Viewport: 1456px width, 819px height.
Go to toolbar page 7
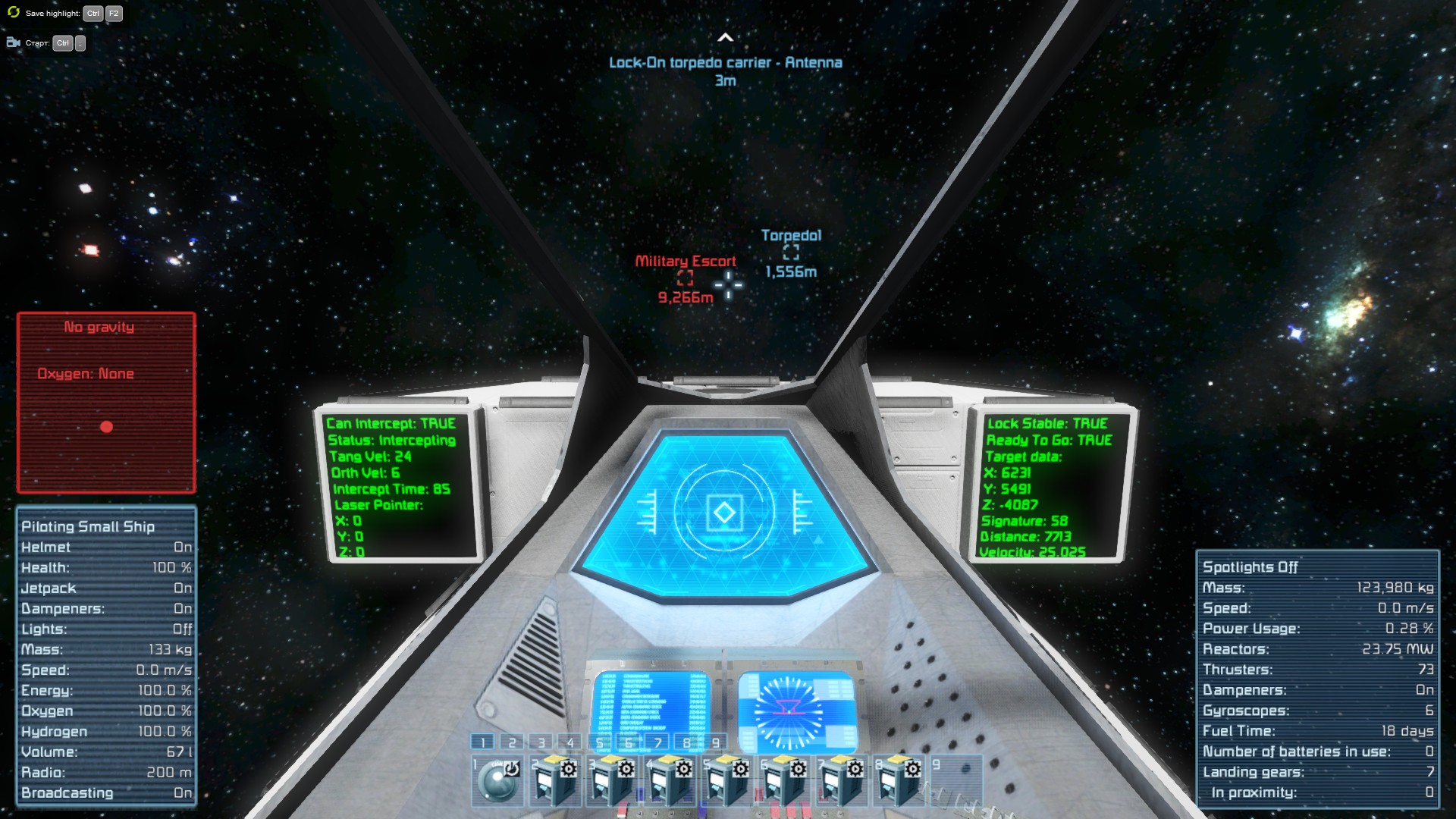(x=657, y=742)
